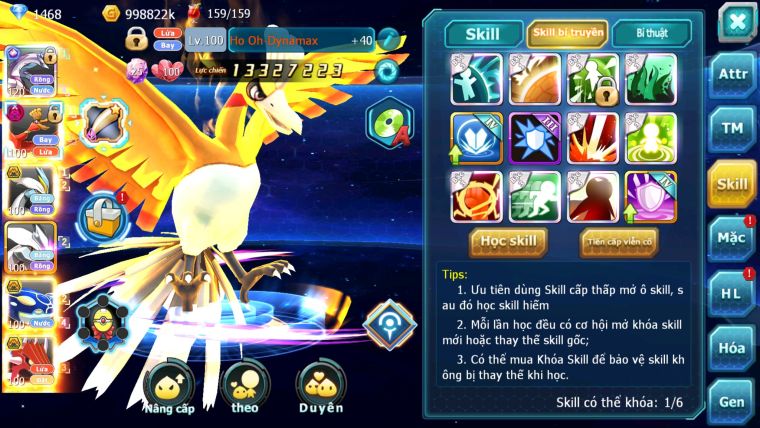Click the Tiến cấp viễn cổ button

(619, 241)
